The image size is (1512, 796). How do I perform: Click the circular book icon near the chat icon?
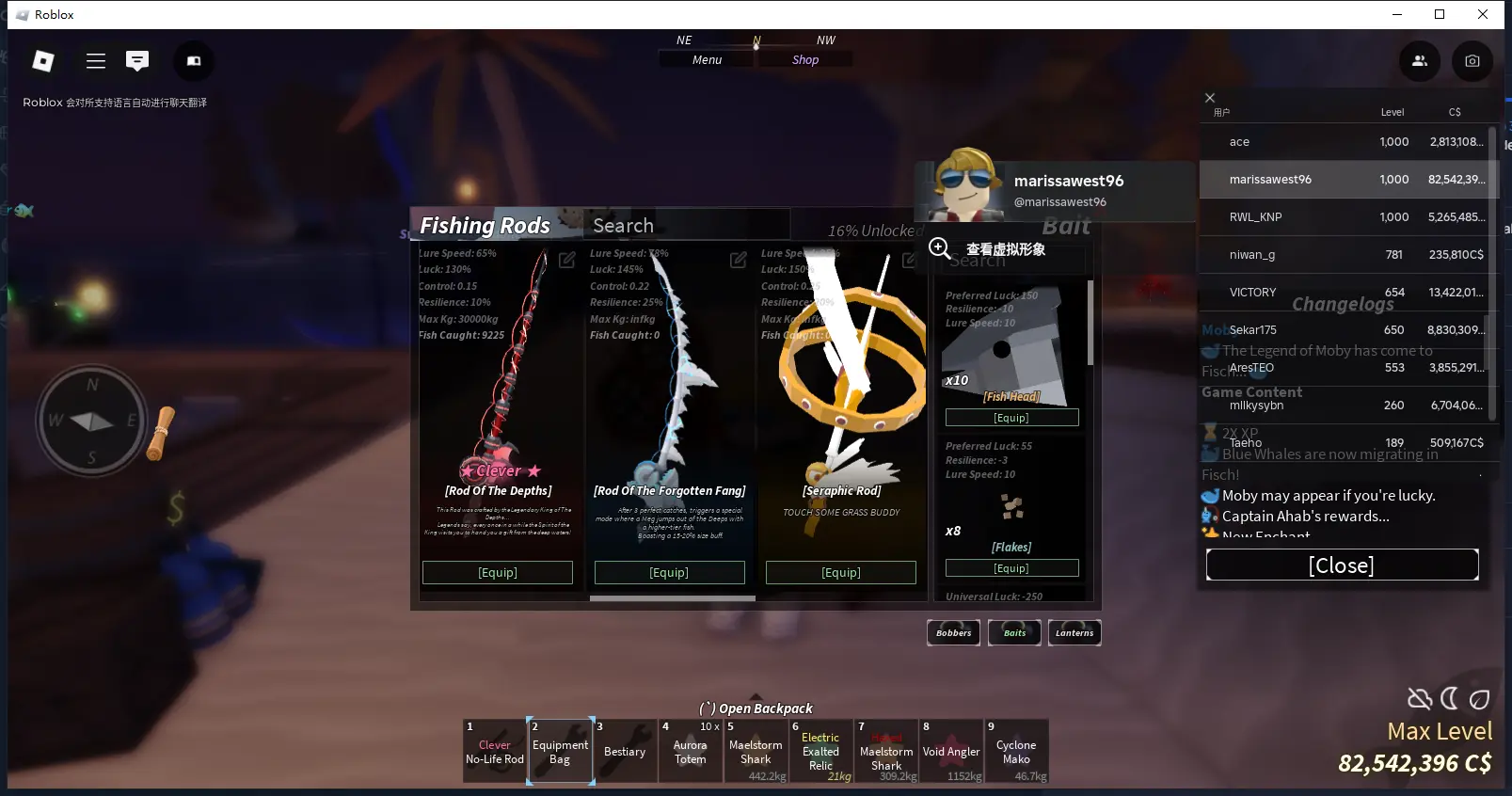pyautogui.click(x=193, y=60)
